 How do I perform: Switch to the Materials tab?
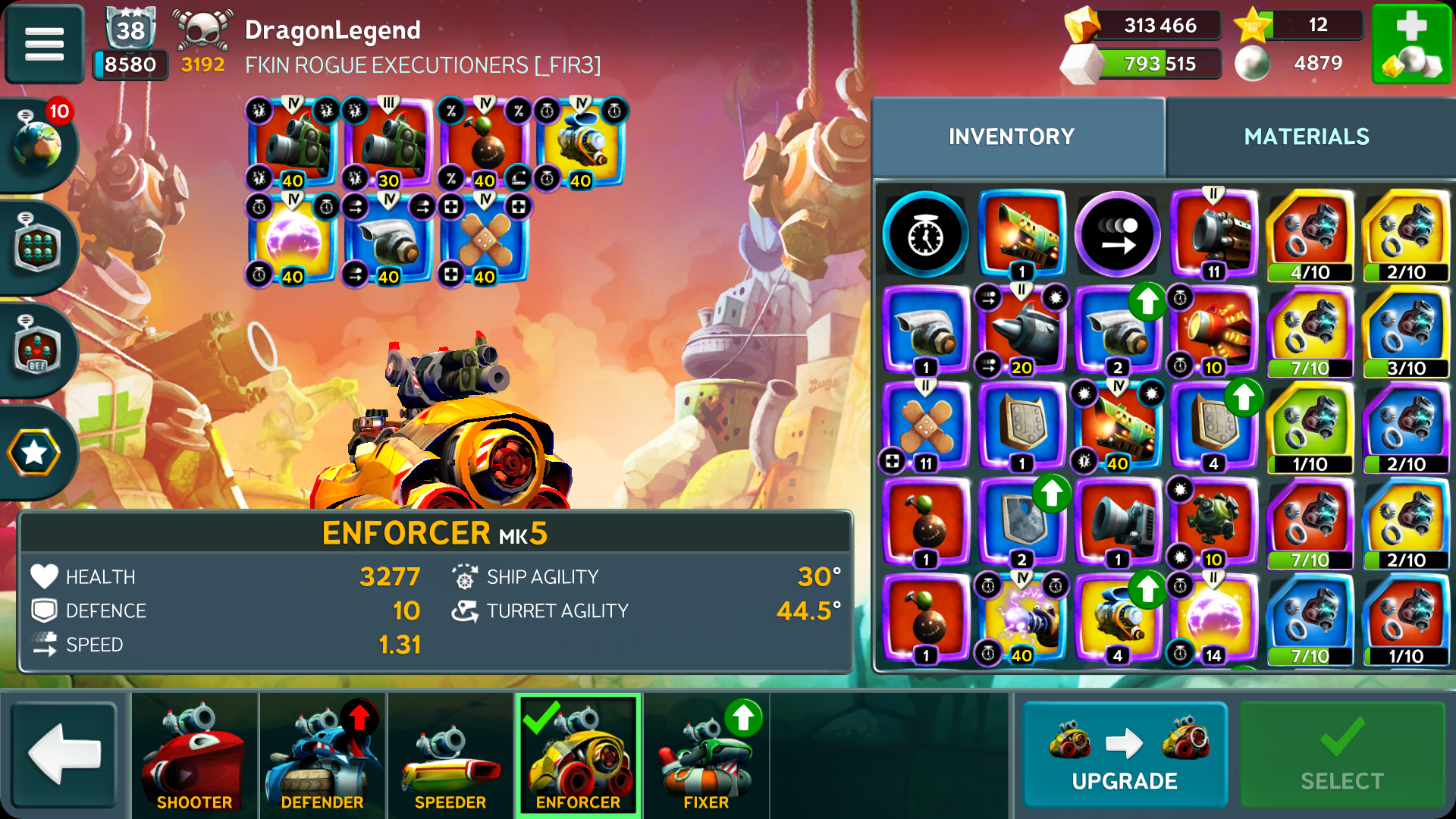tap(1306, 136)
